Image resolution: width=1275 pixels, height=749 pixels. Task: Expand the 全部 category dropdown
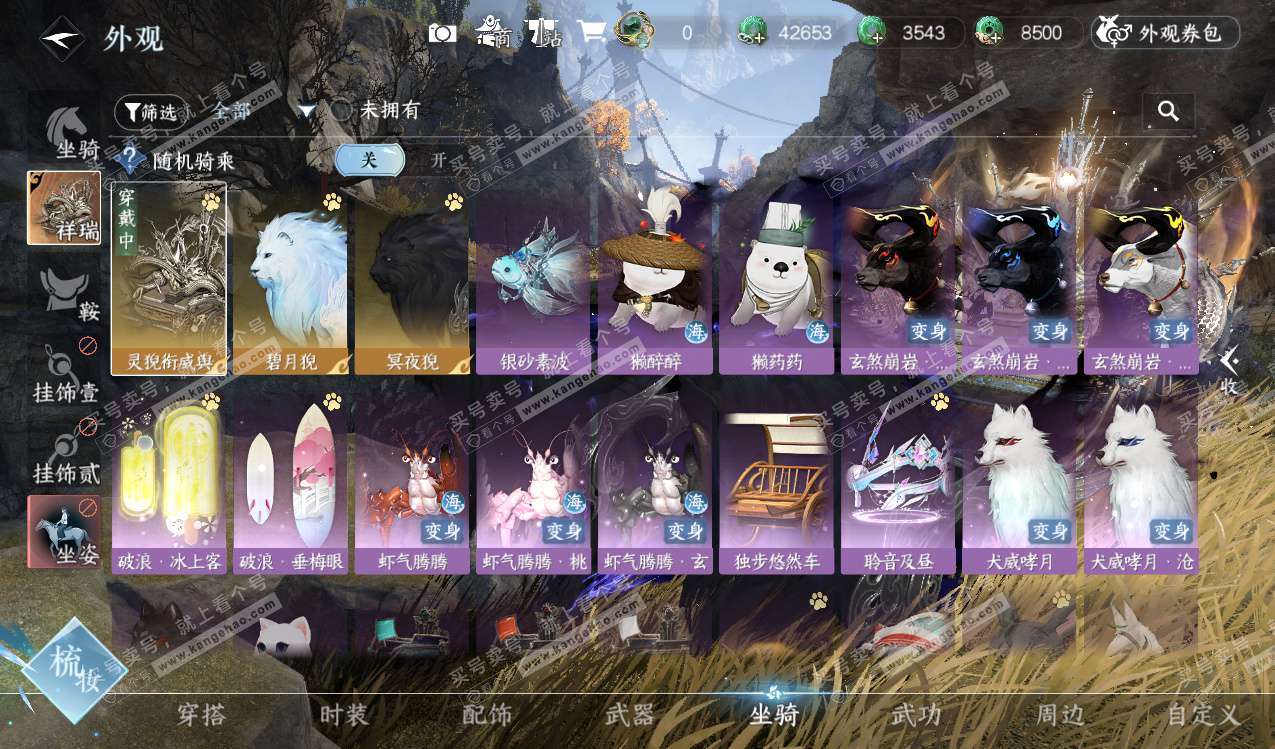click(307, 111)
